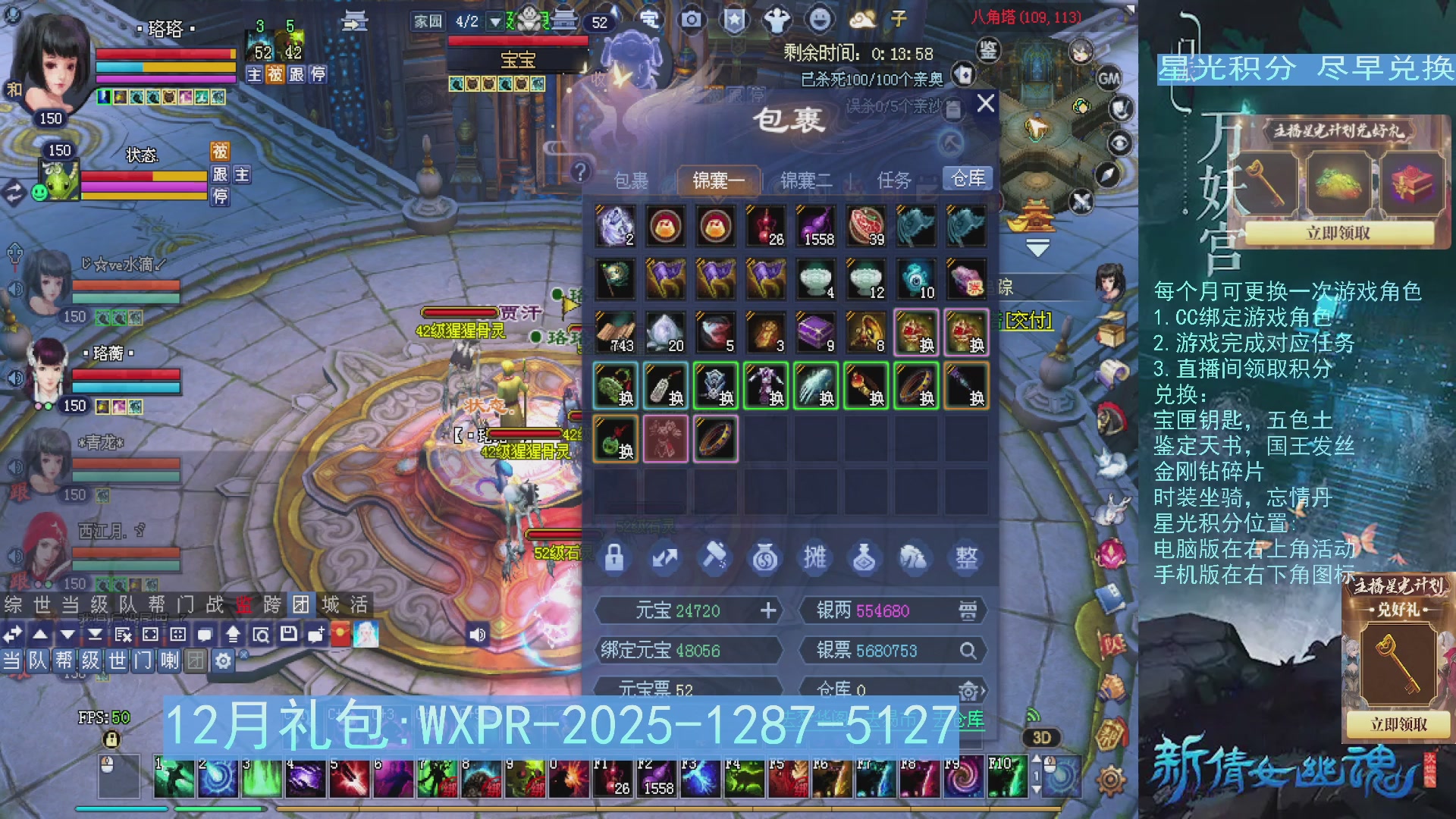The image size is (1456, 819).
Task: Pick the purple treasure chest item
Action: (816, 332)
